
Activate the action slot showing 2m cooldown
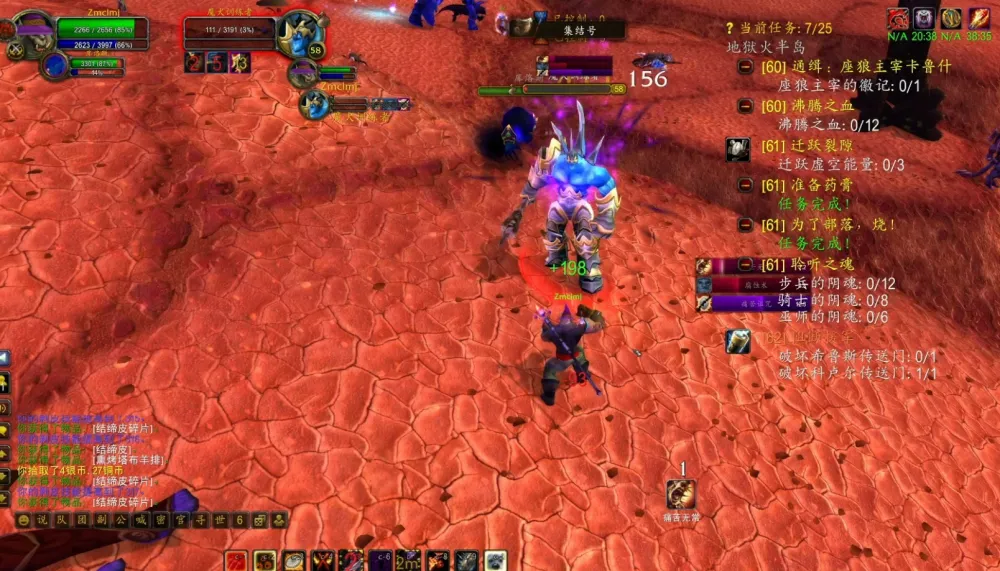[408, 561]
